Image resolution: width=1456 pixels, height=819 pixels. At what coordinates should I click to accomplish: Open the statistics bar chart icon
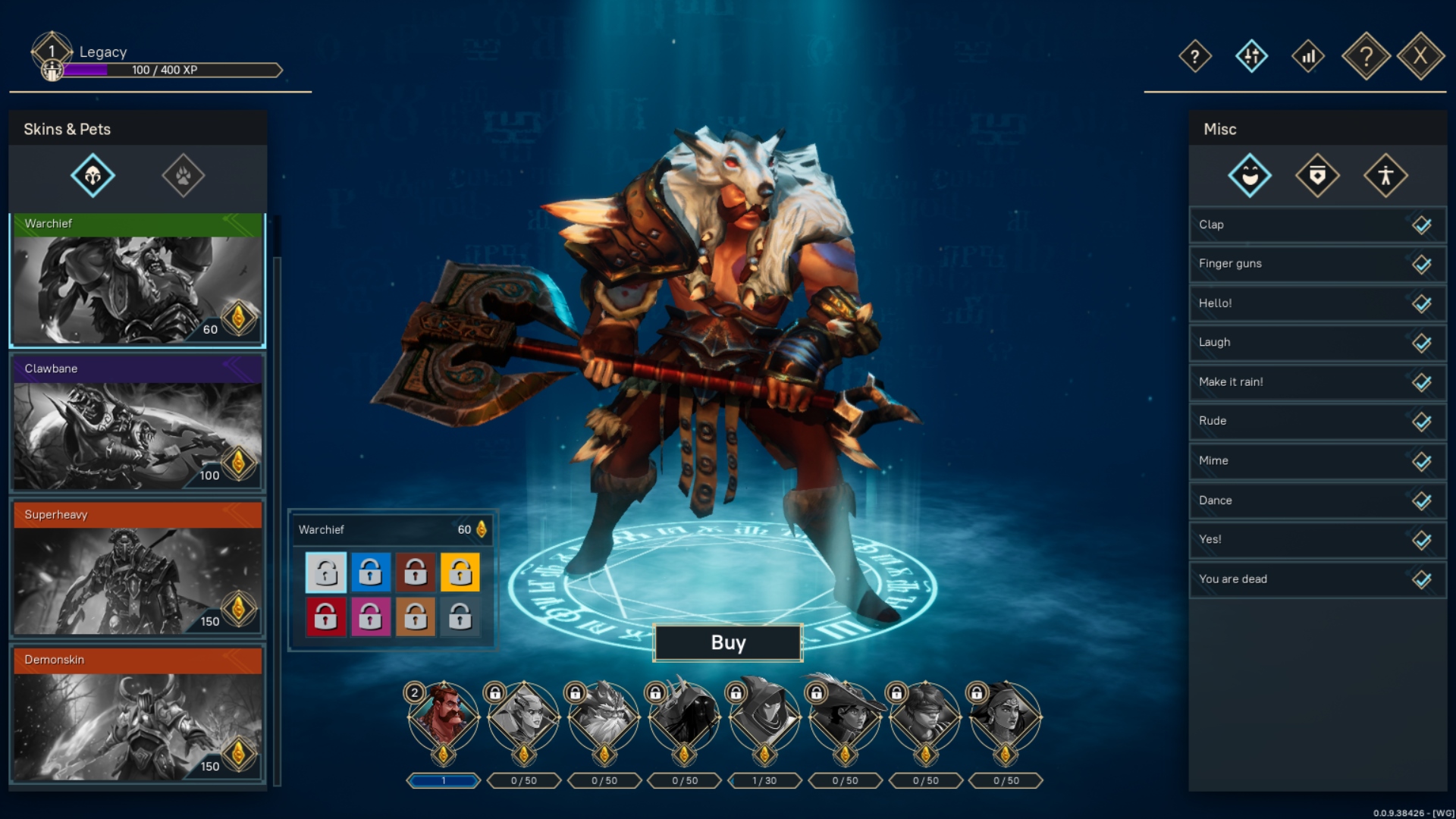[1308, 56]
